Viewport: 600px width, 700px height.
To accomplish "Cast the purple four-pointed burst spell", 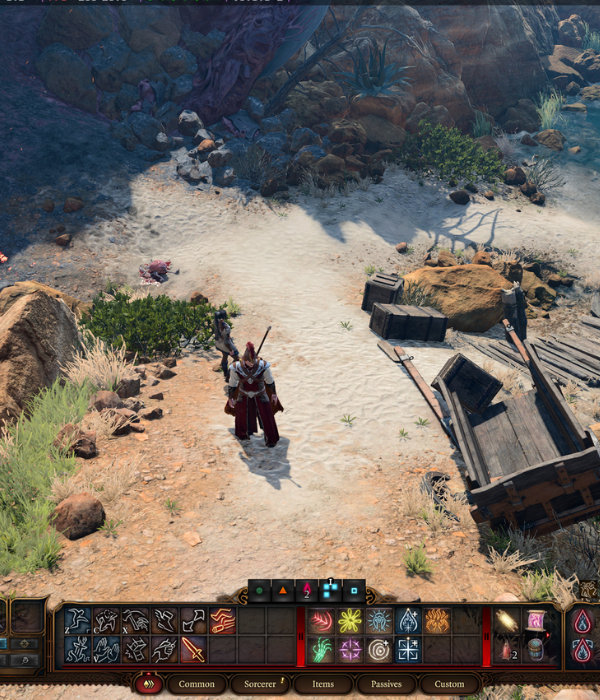I will point(350,650).
